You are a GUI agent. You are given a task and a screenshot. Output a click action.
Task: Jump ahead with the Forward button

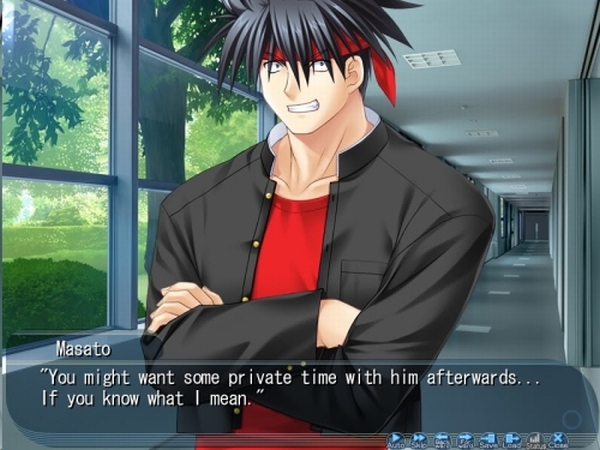click(465, 439)
